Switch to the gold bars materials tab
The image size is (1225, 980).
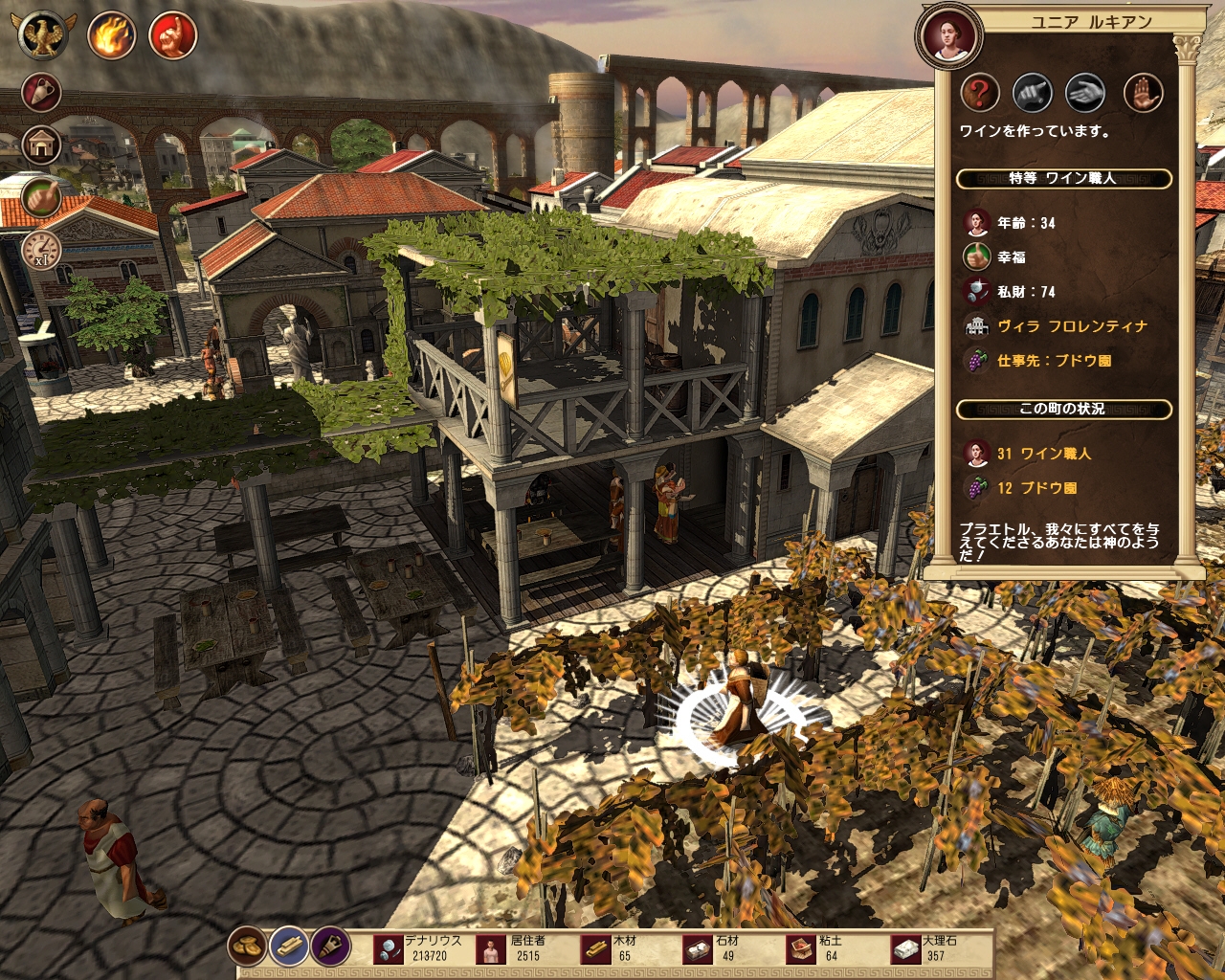(x=289, y=947)
